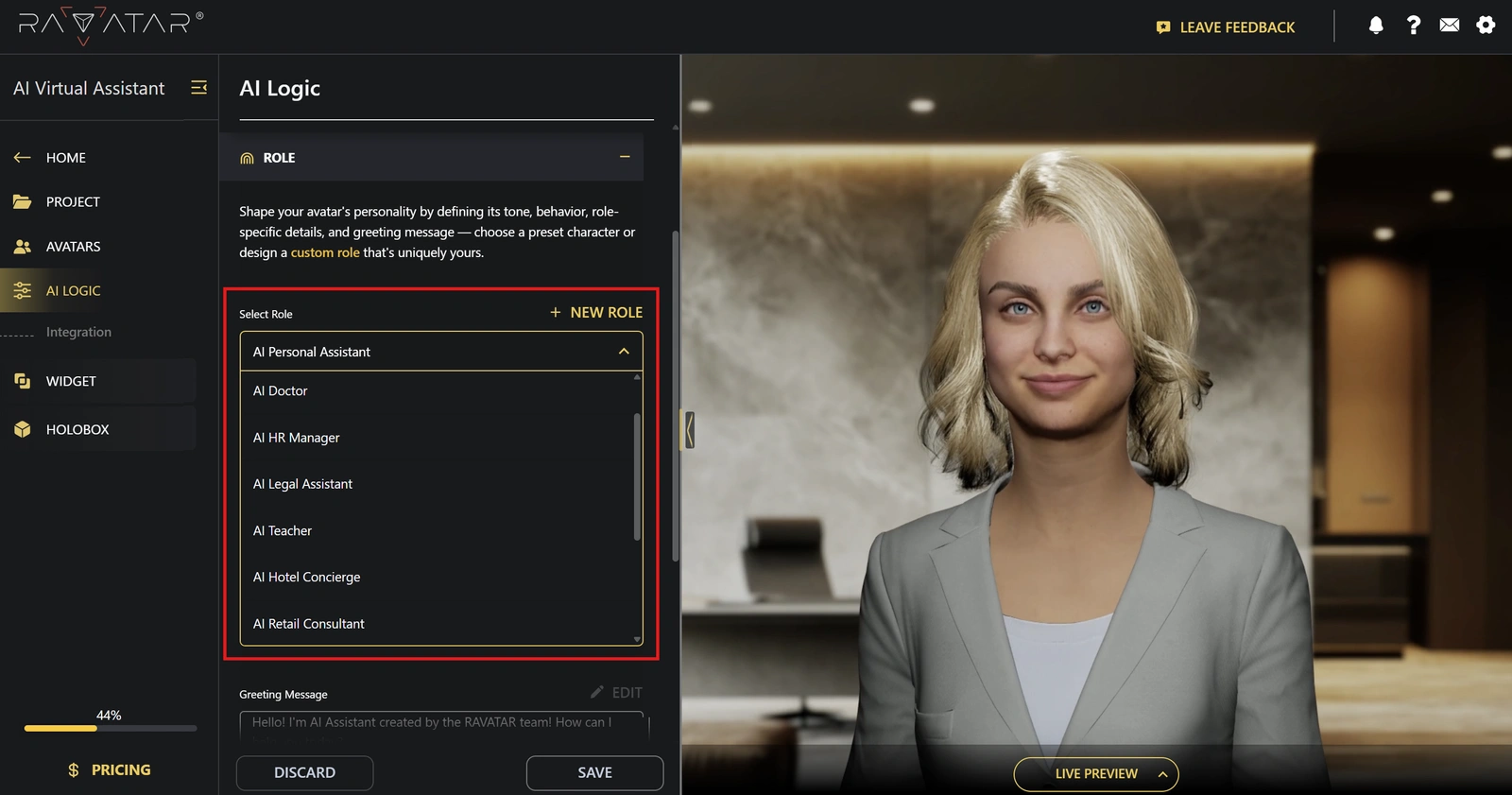Open the settings gear icon
Image resolution: width=1512 pixels, height=795 pixels.
pyautogui.click(x=1486, y=26)
